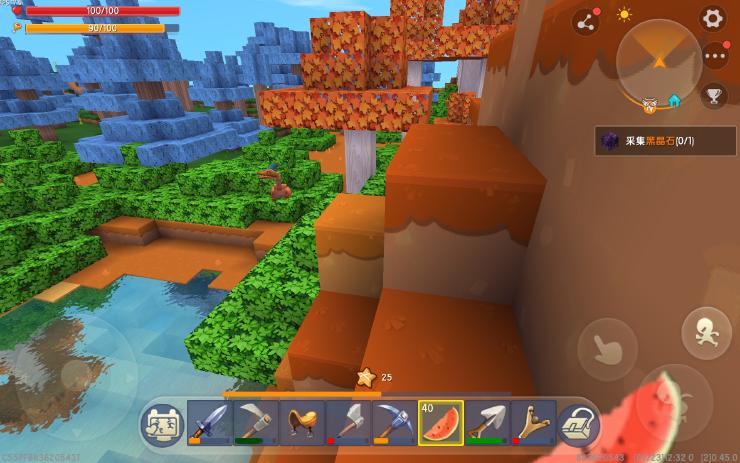The width and height of the screenshot is (740, 463).
Task: Select the slingshot hotbar slot
Action: 532,423
